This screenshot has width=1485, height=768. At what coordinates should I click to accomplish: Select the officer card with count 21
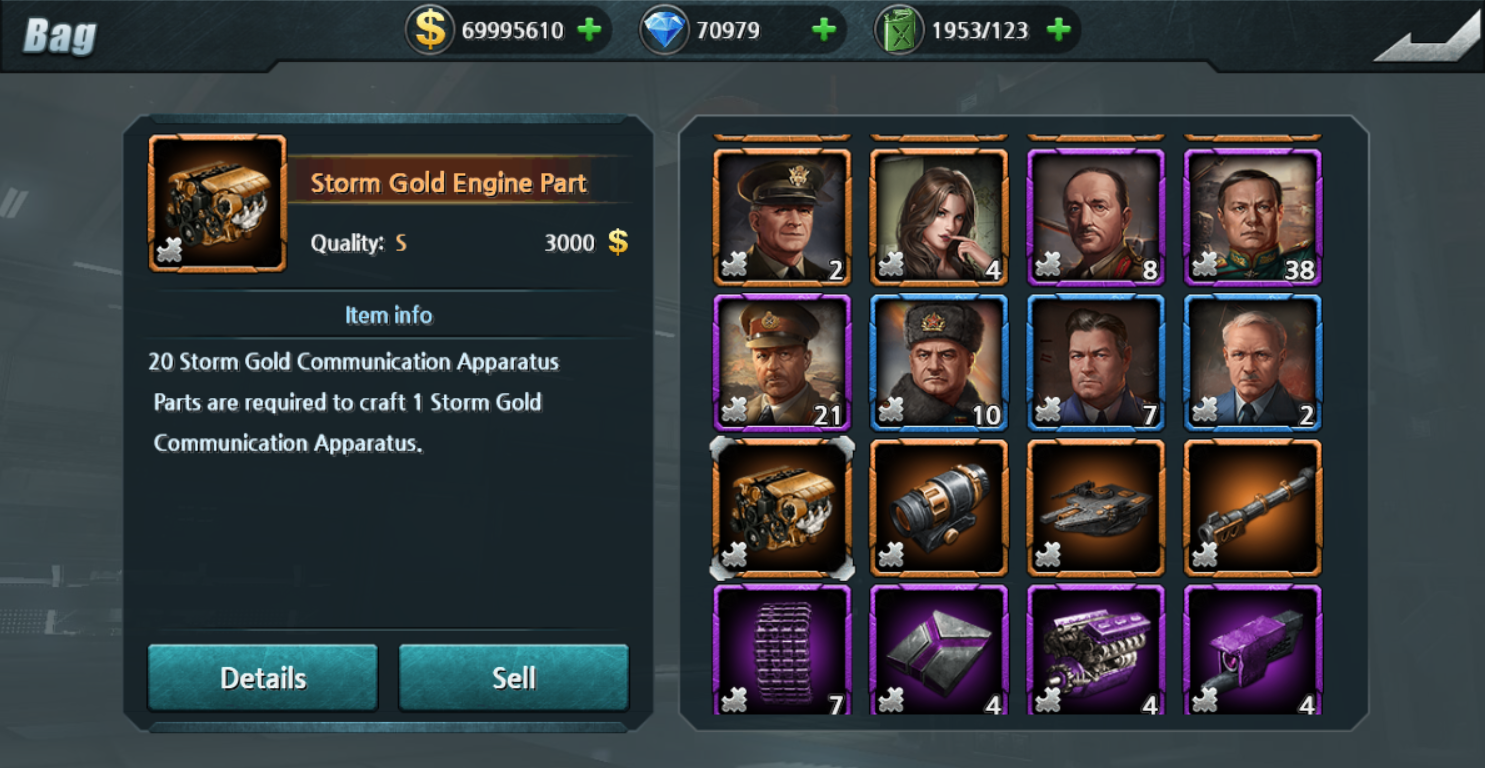(782, 362)
